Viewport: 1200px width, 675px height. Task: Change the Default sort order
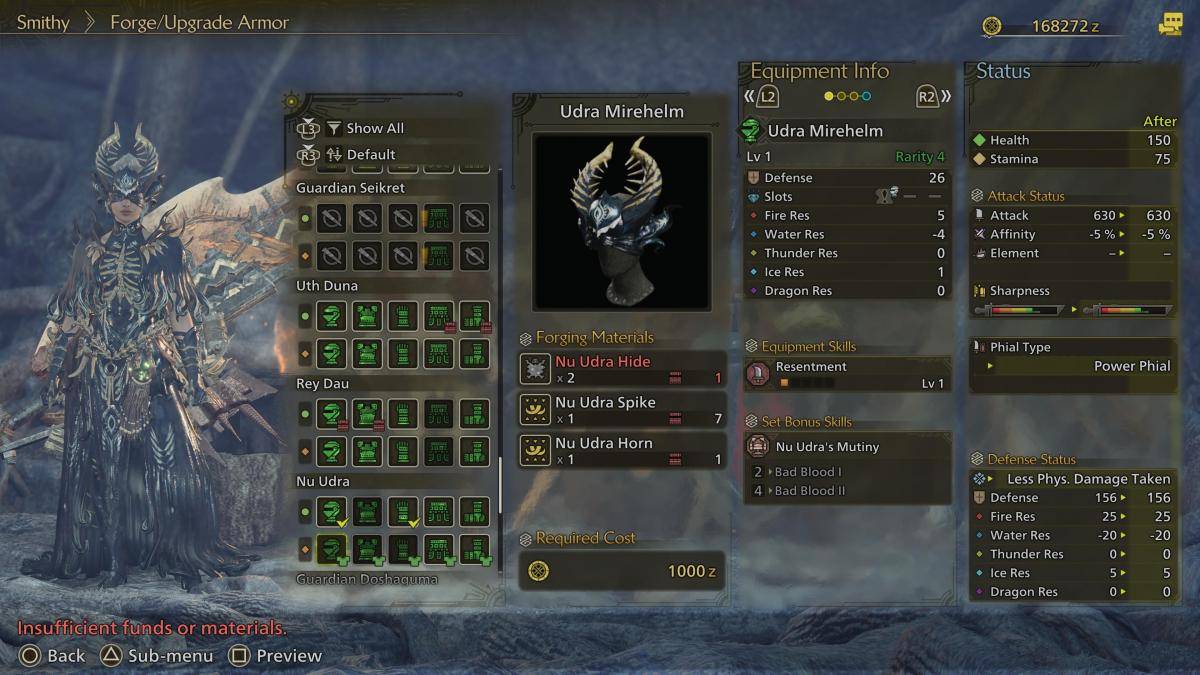click(370, 154)
